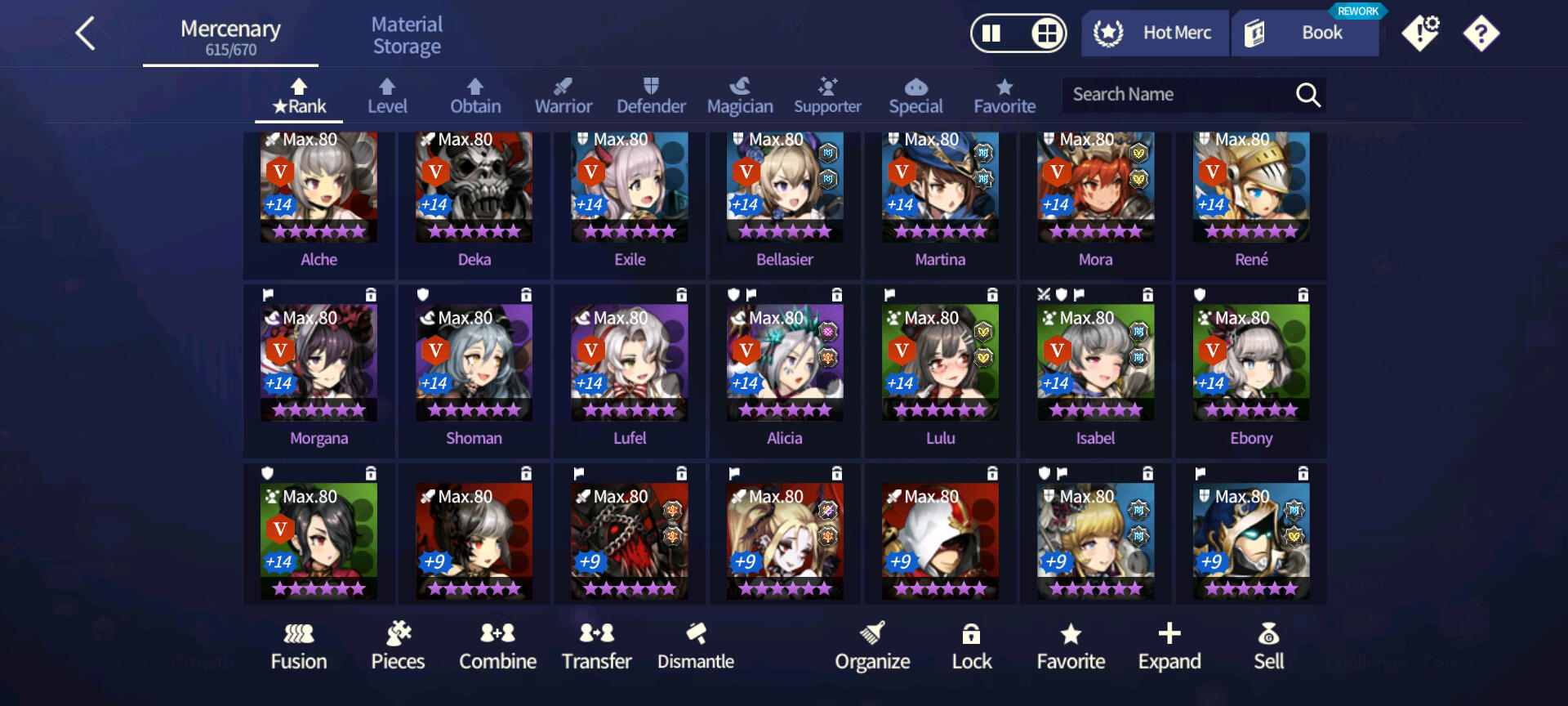Sort mercenaries by Level
This screenshot has width=1568, height=706.
pos(387,96)
